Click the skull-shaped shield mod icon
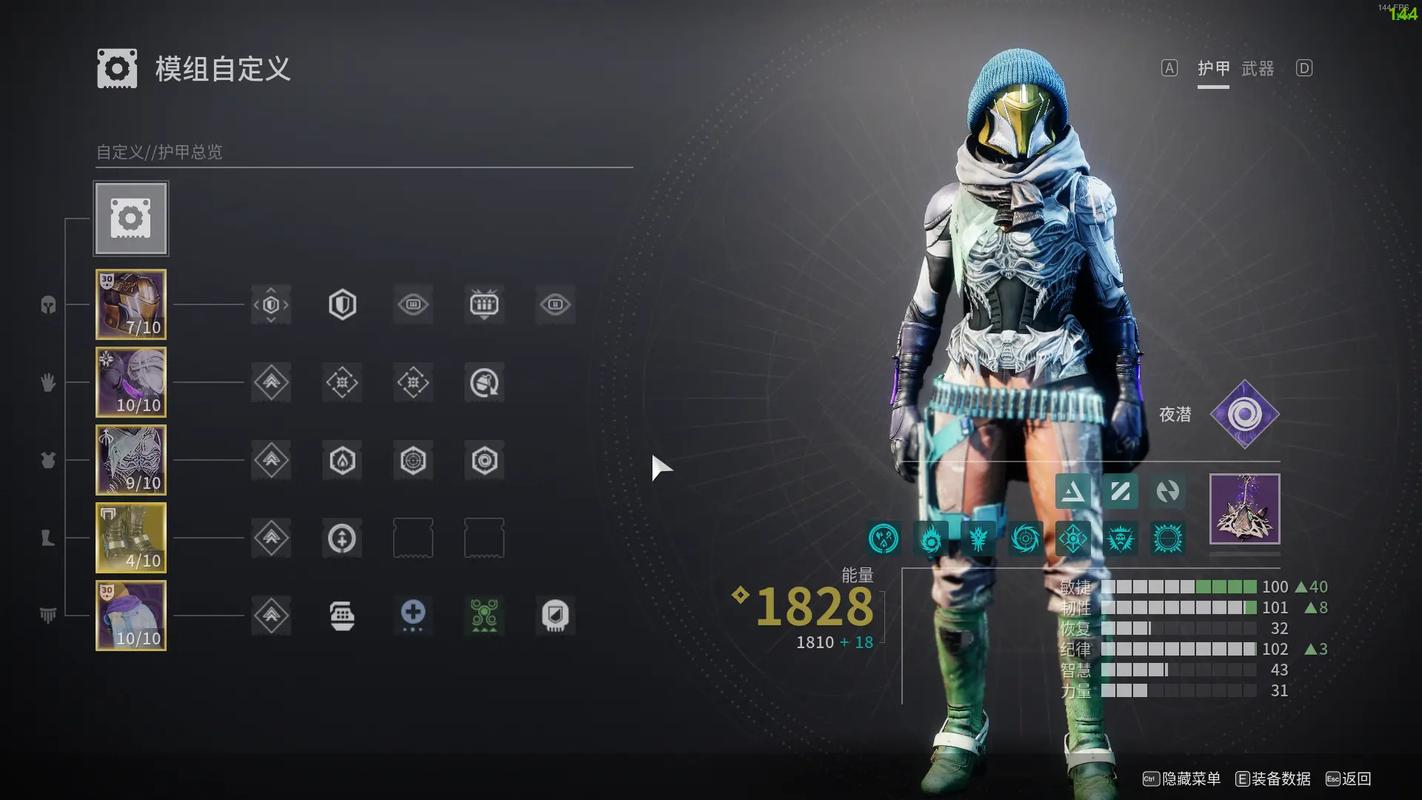Viewport: 1422px width, 800px height. [x=555, y=615]
